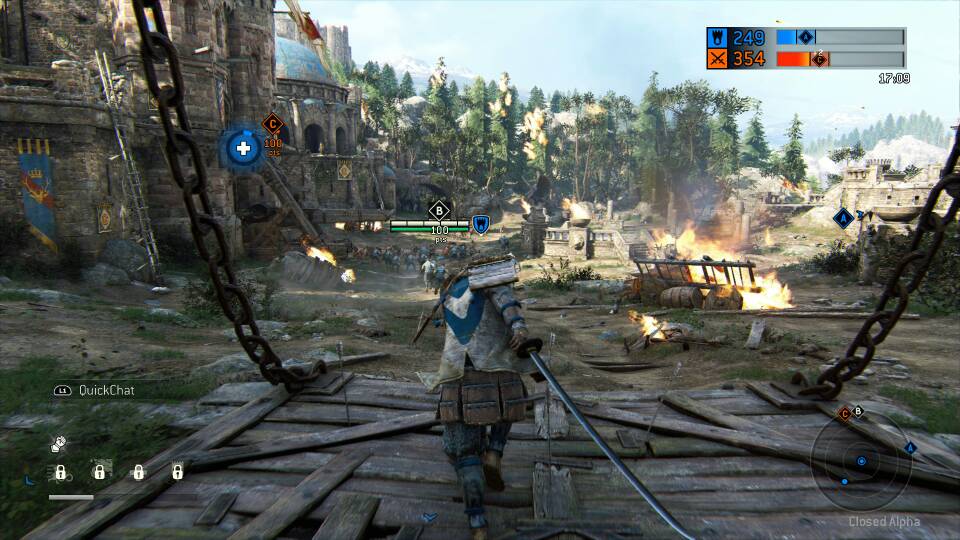The height and width of the screenshot is (540, 960).
Task: Select the orange crossed-swords team emblem
Action: (717, 59)
